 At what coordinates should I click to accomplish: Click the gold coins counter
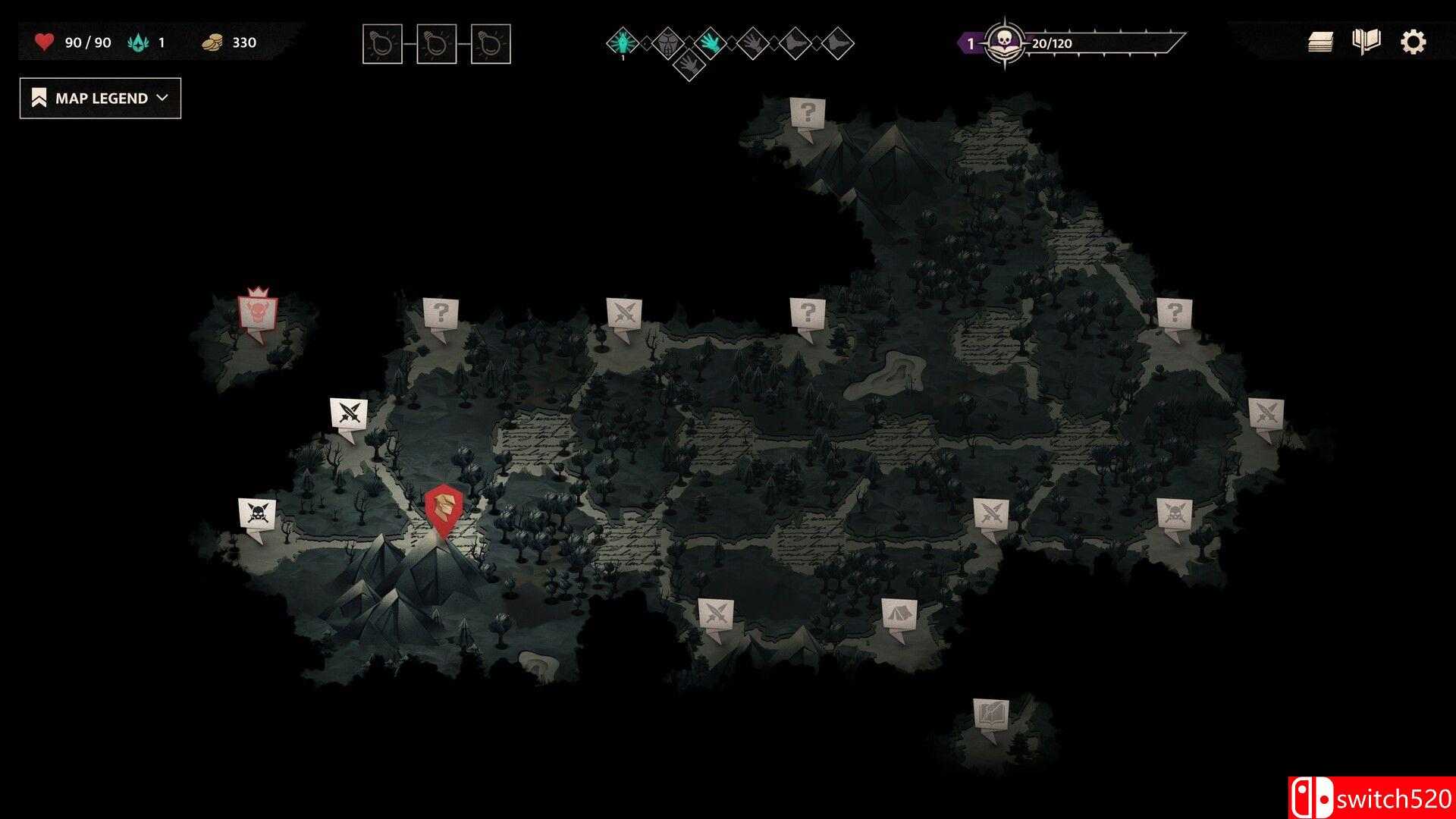215,42
